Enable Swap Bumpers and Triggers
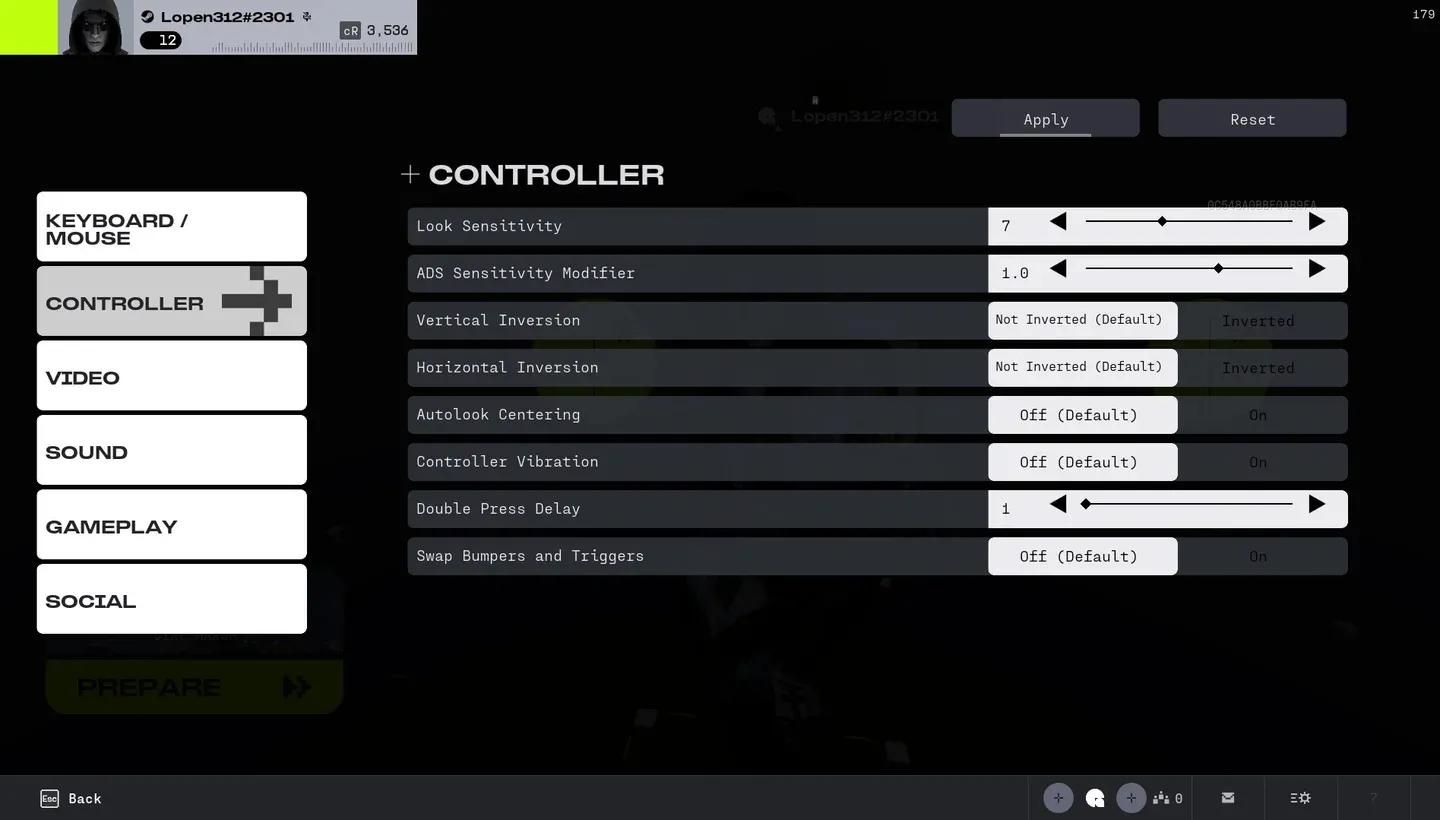 [x=1258, y=556]
